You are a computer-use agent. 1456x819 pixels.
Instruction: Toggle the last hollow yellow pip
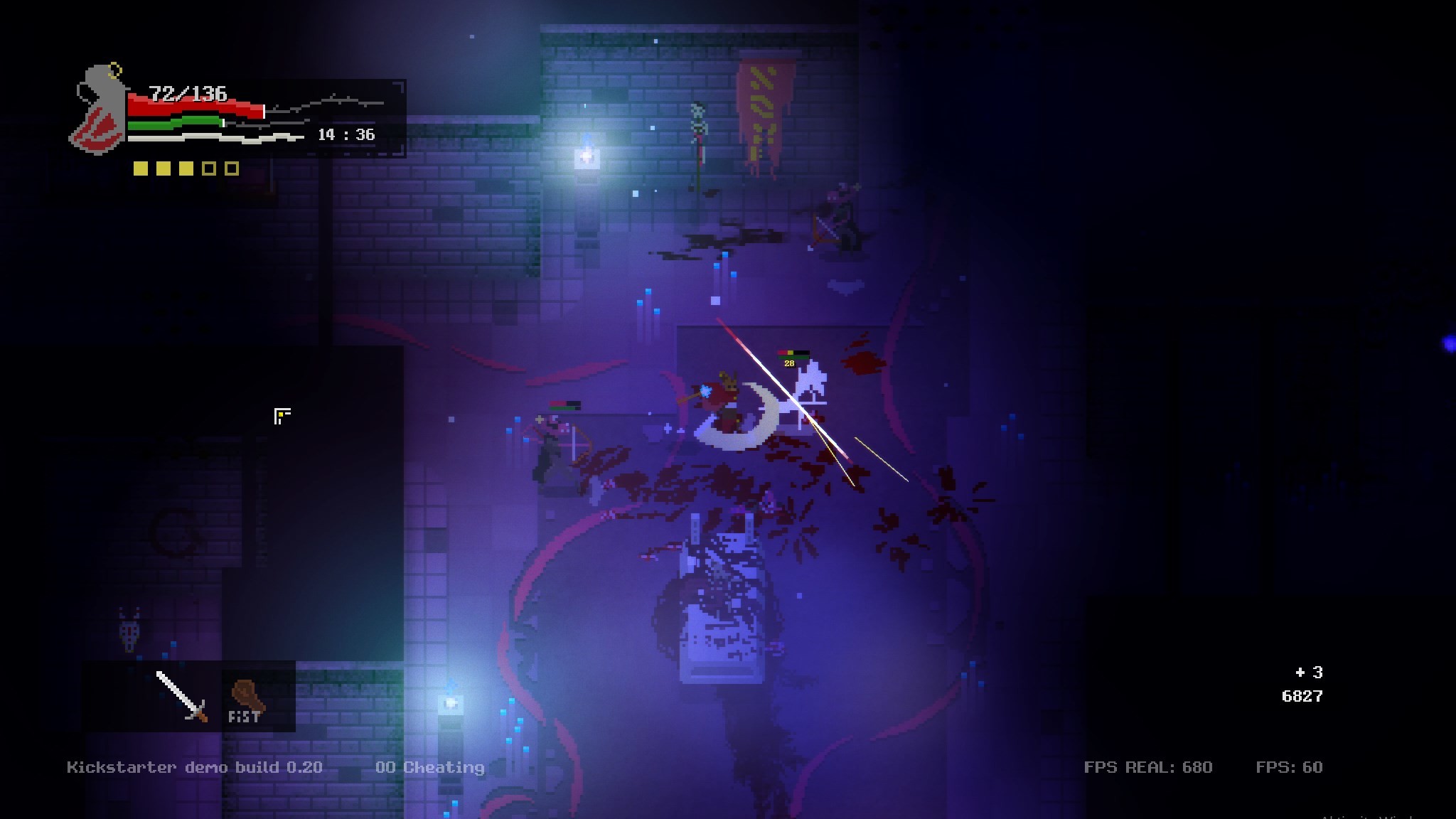(x=231, y=169)
